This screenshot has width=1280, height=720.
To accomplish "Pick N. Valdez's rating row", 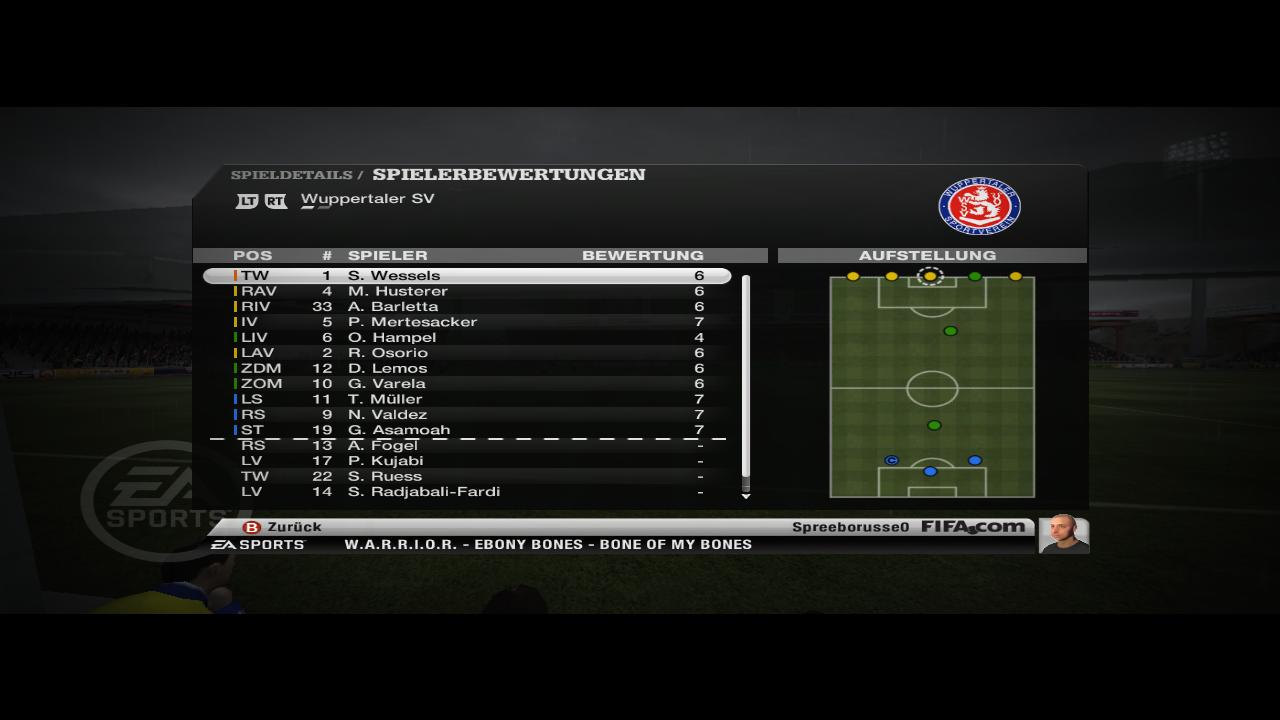I will (x=467, y=415).
